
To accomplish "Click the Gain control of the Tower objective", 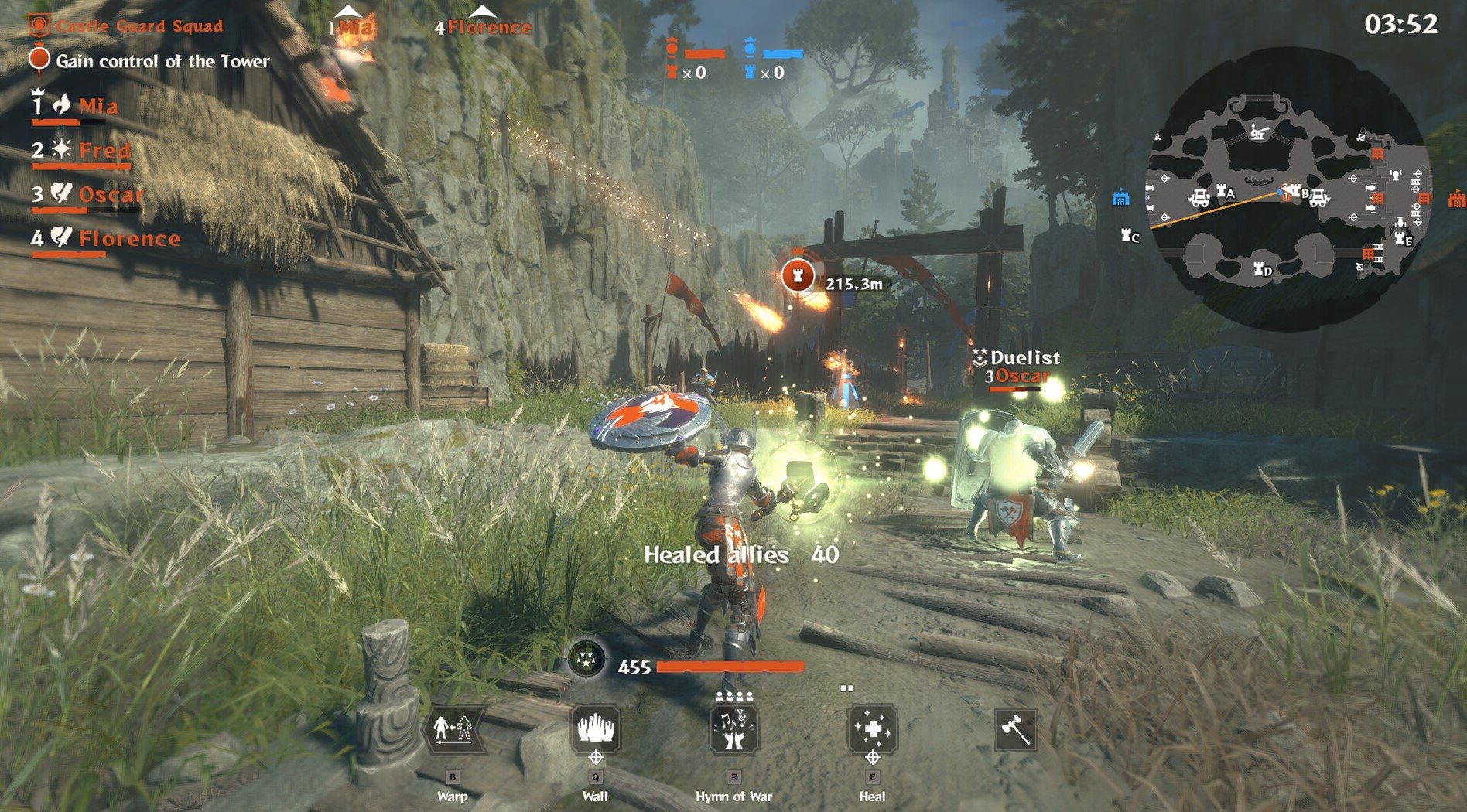I will pos(162,61).
